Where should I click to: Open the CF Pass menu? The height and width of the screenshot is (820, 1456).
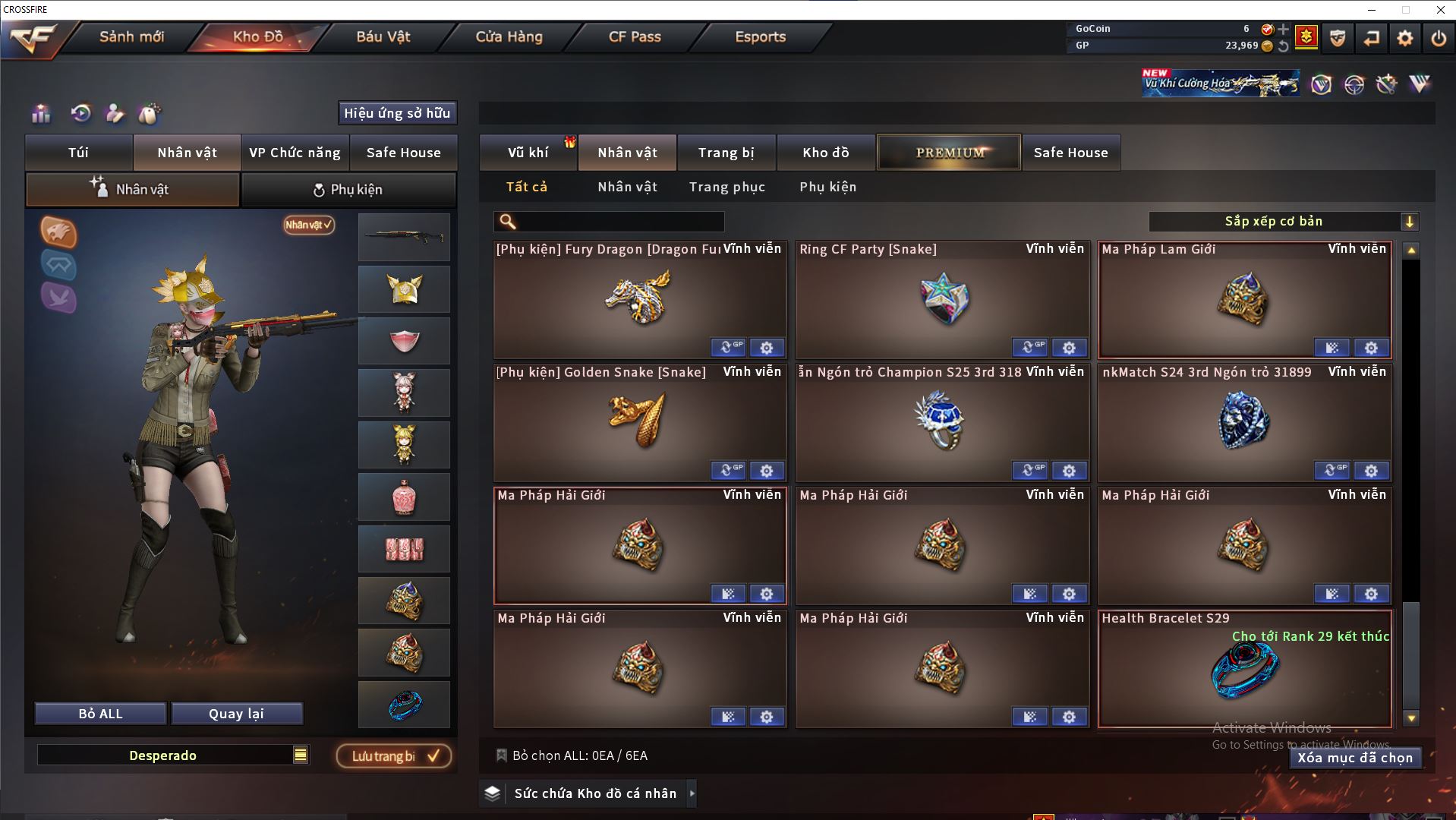point(635,36)
